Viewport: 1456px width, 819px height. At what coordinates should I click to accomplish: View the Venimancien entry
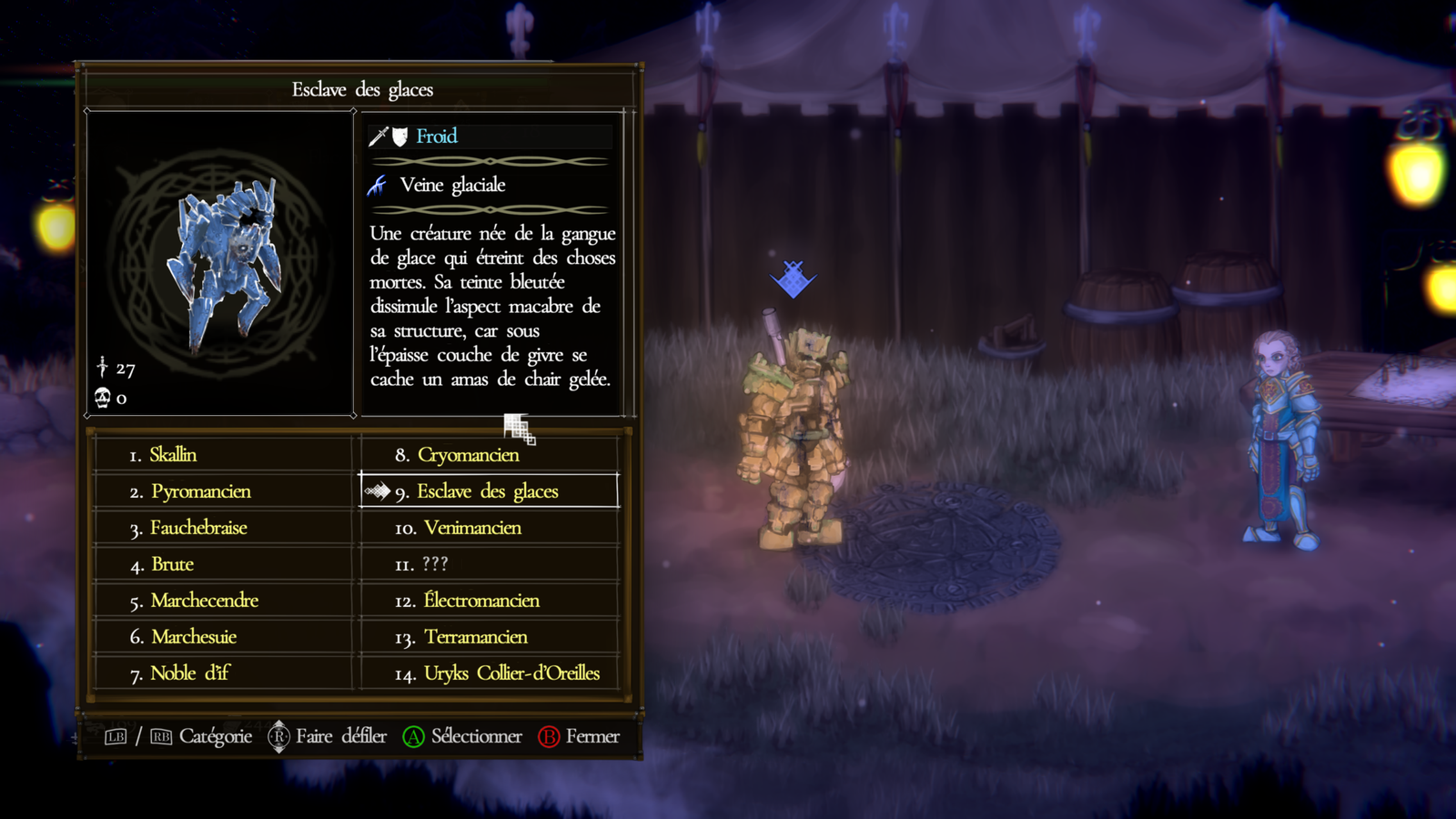pos(472,528)
